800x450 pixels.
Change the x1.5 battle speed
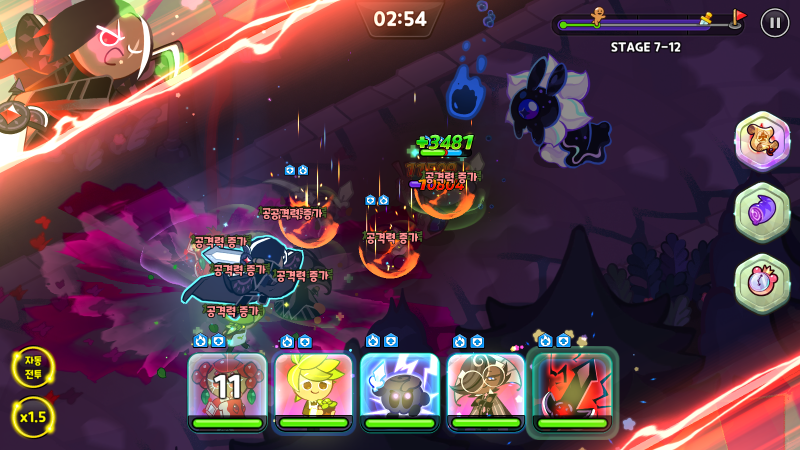33,416
